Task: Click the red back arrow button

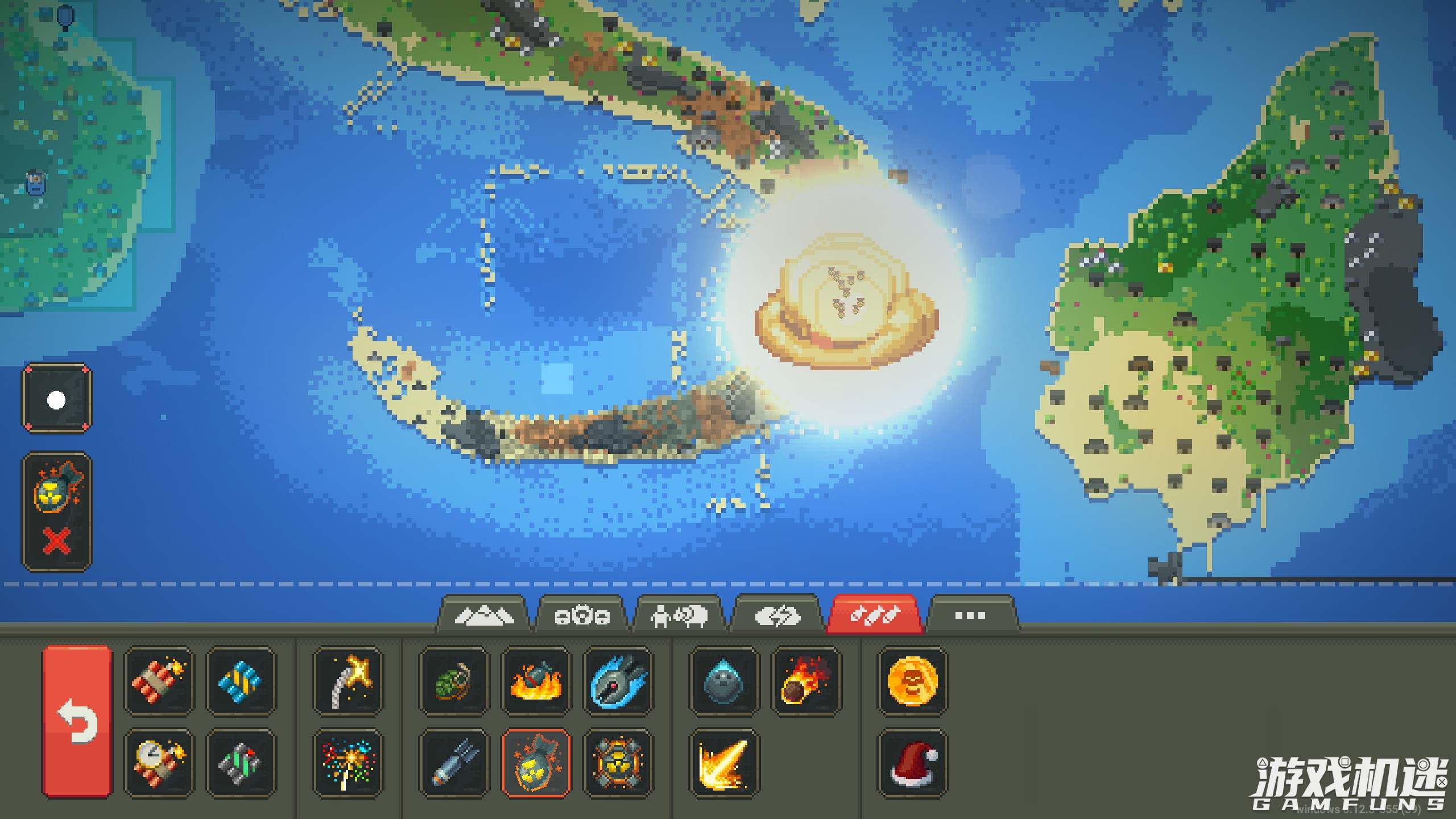Action: [x=77, y=721]
